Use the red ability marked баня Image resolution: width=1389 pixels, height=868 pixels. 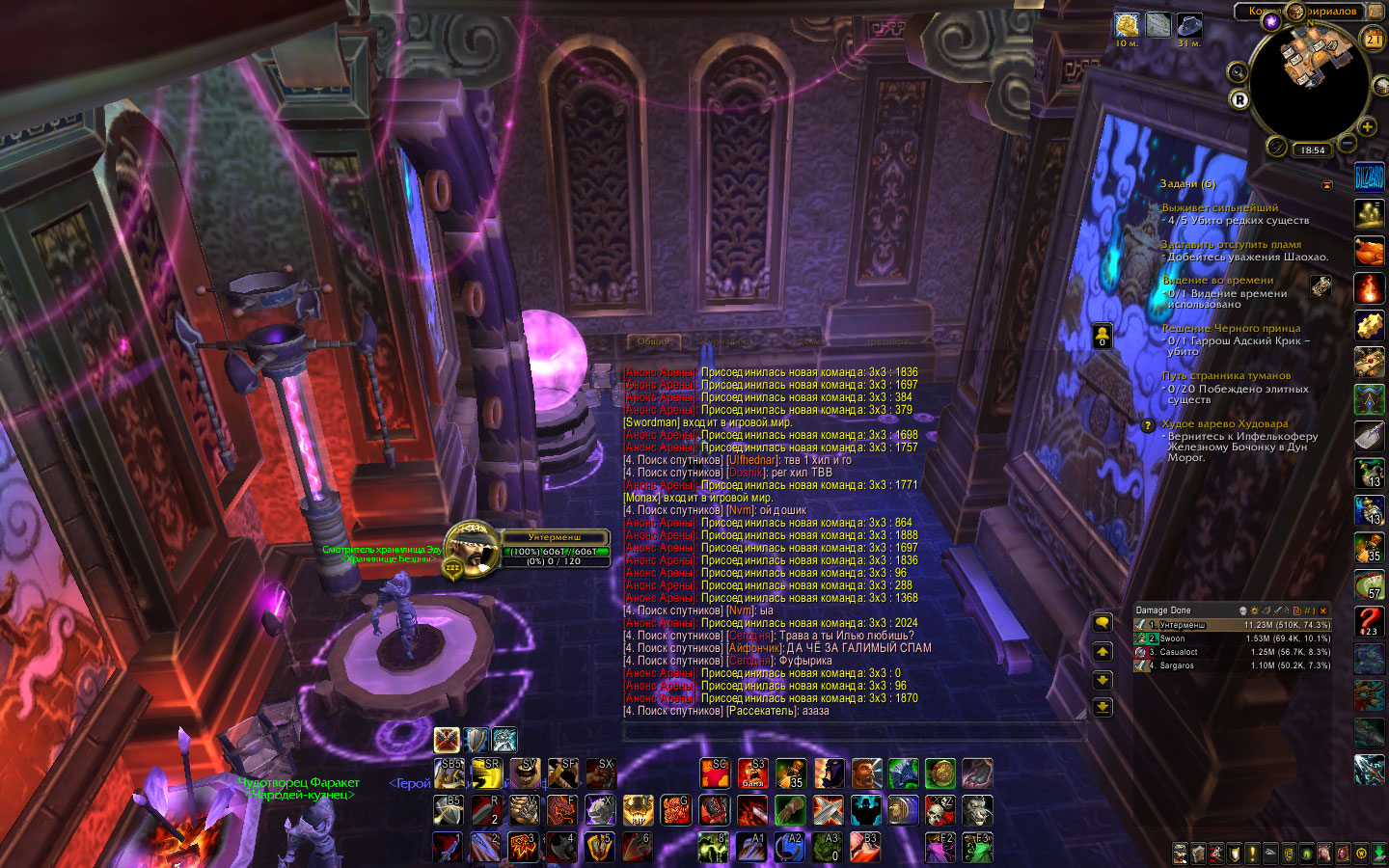click(752, 773)
